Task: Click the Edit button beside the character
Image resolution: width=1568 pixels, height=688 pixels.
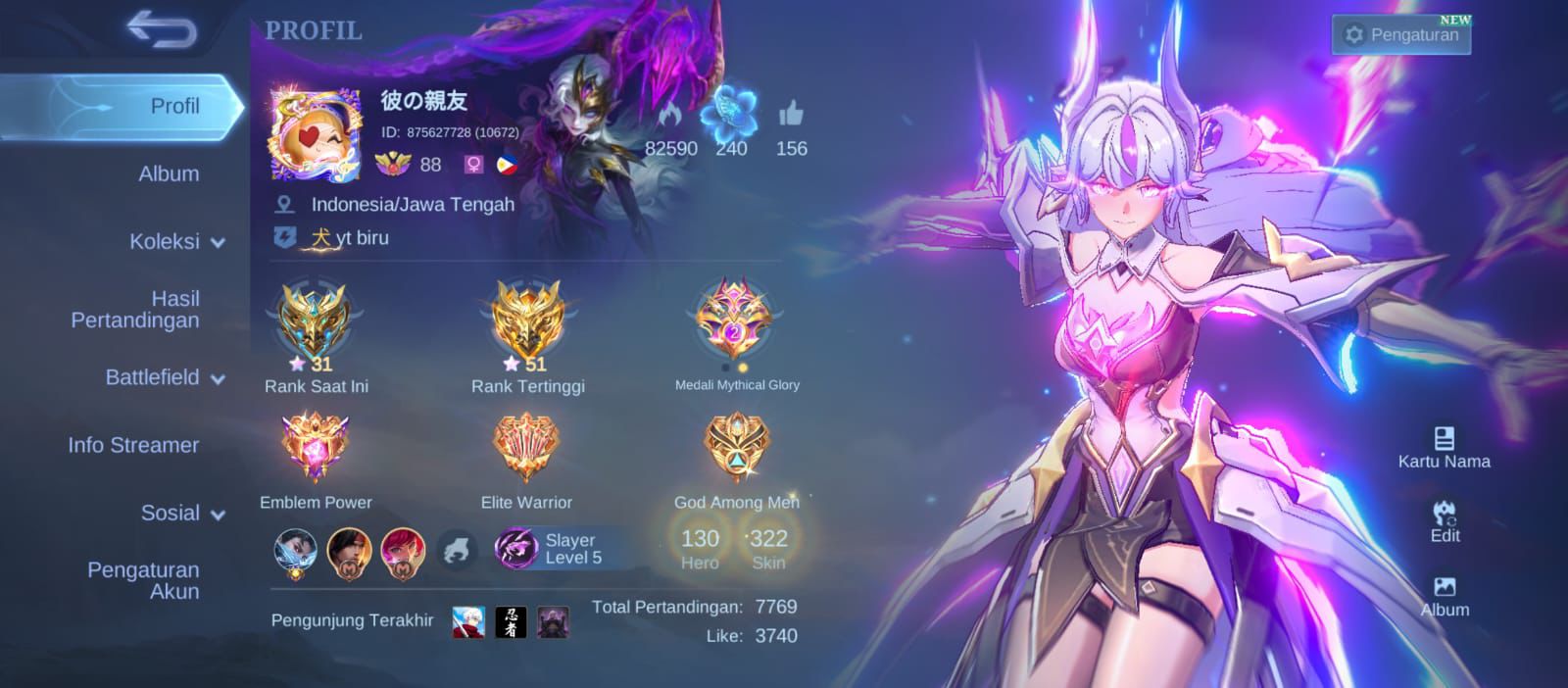Action: [1445, 522]
